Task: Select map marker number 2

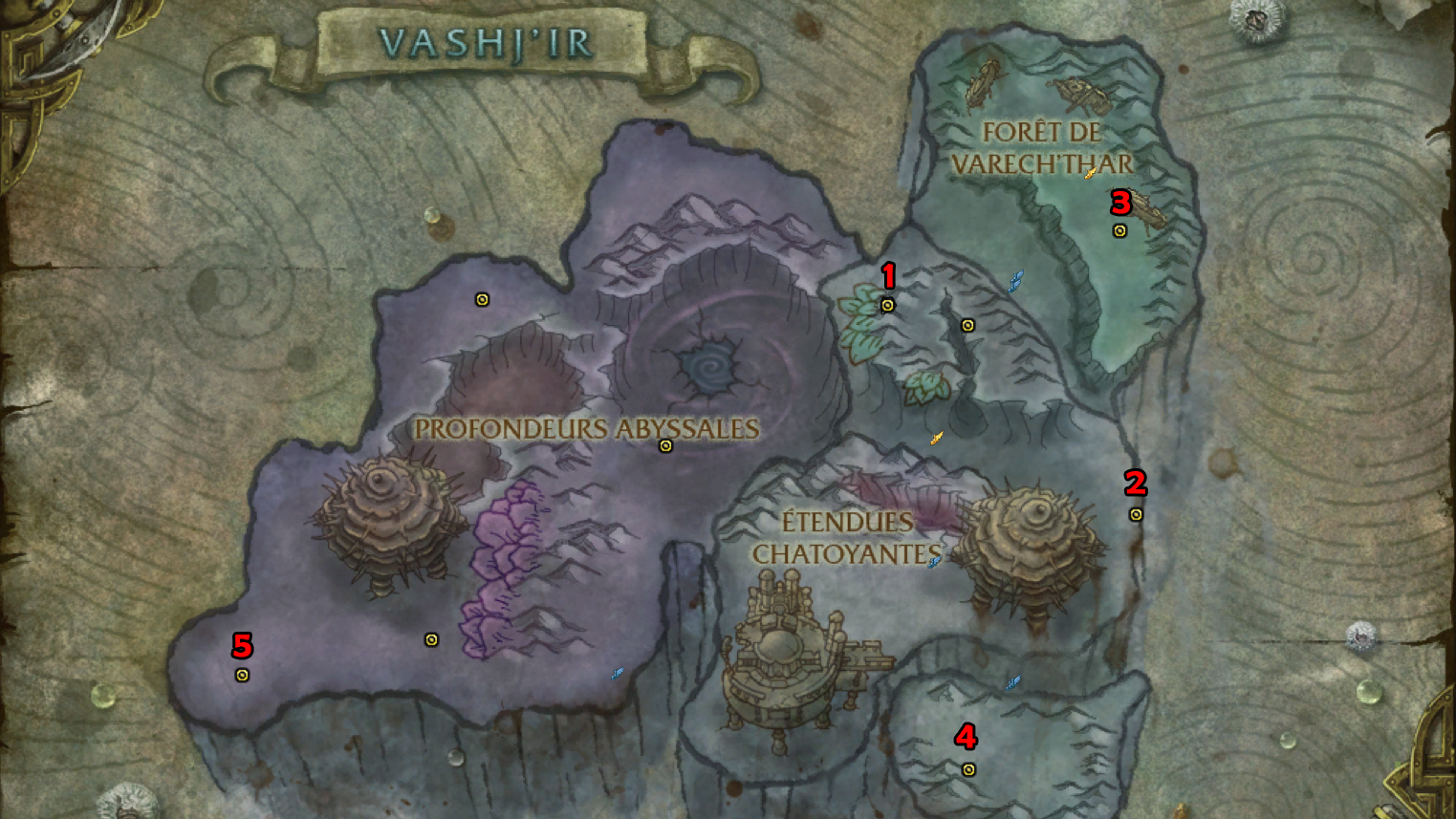Action: click(1136, 515)
